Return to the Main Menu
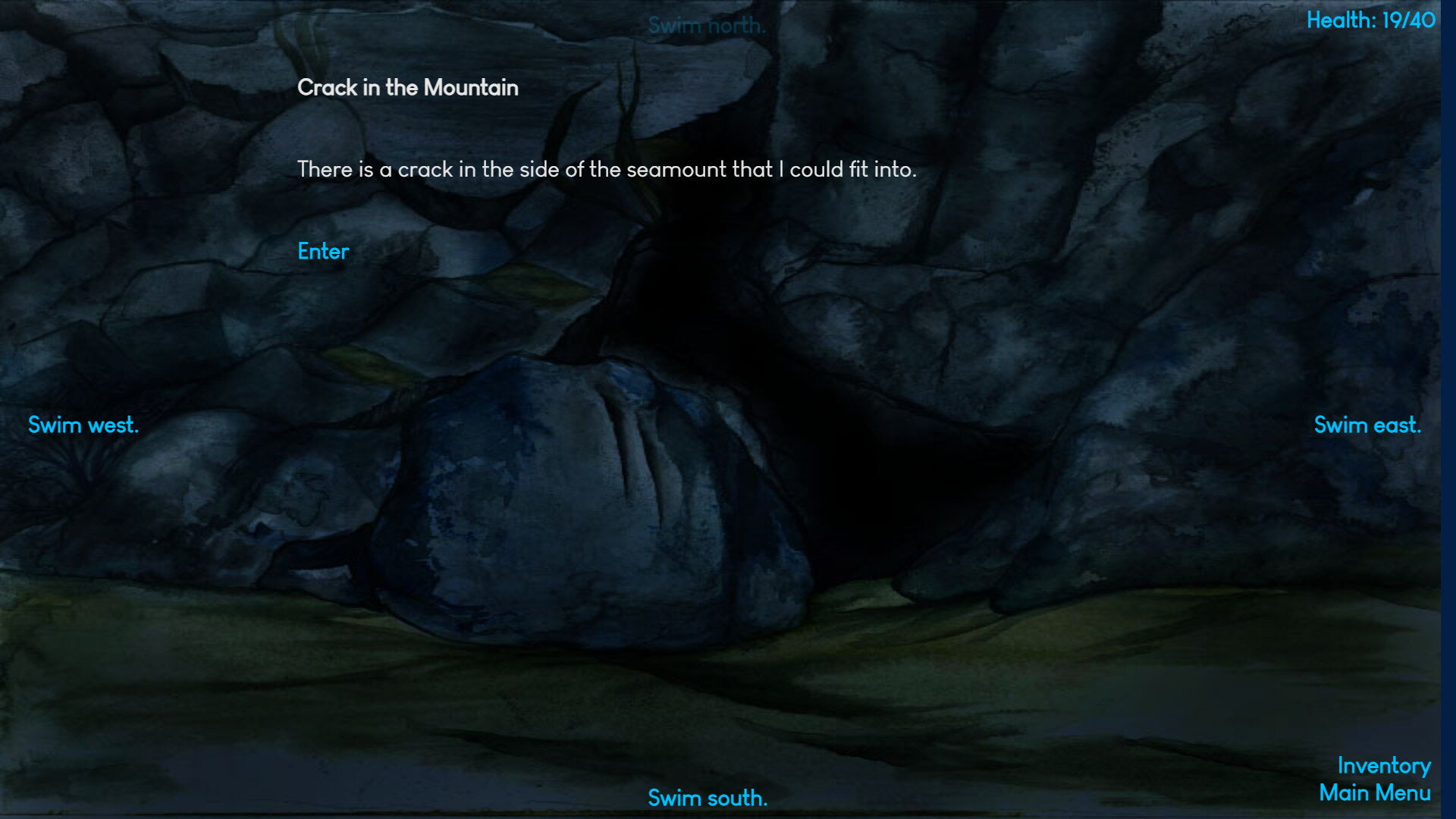 pos(1375,793)
